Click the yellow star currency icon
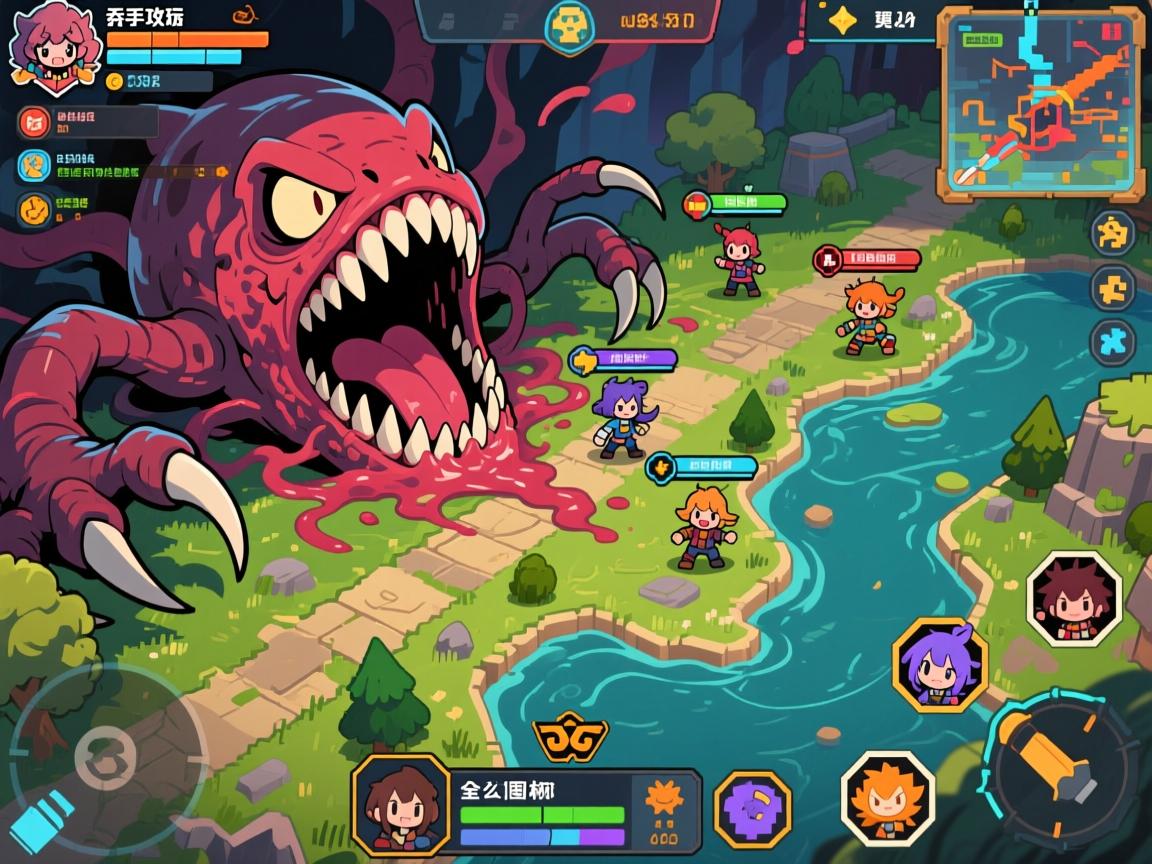 pos(844,21)
